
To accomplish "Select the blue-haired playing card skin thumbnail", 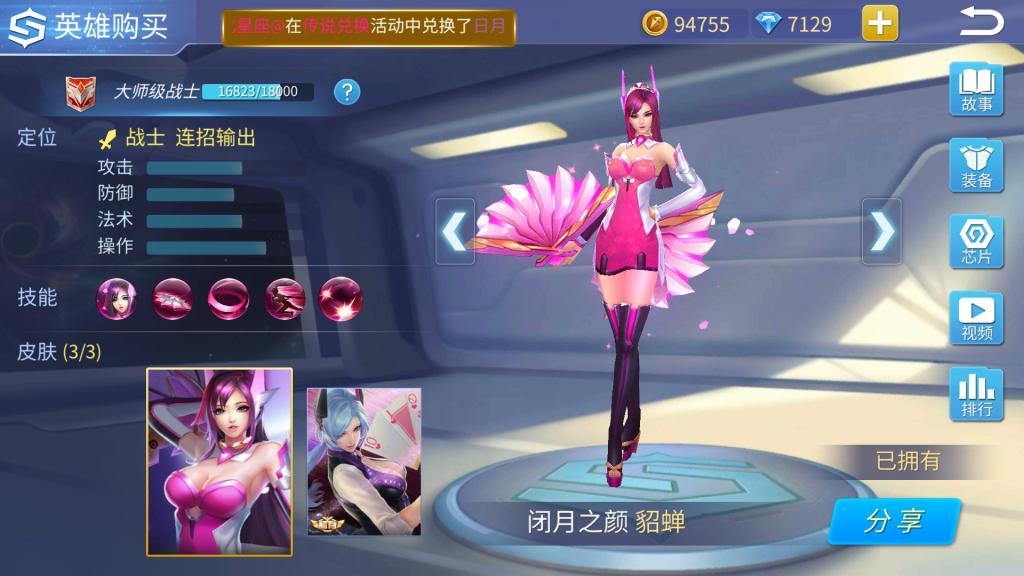I will (x=364, y=461).
